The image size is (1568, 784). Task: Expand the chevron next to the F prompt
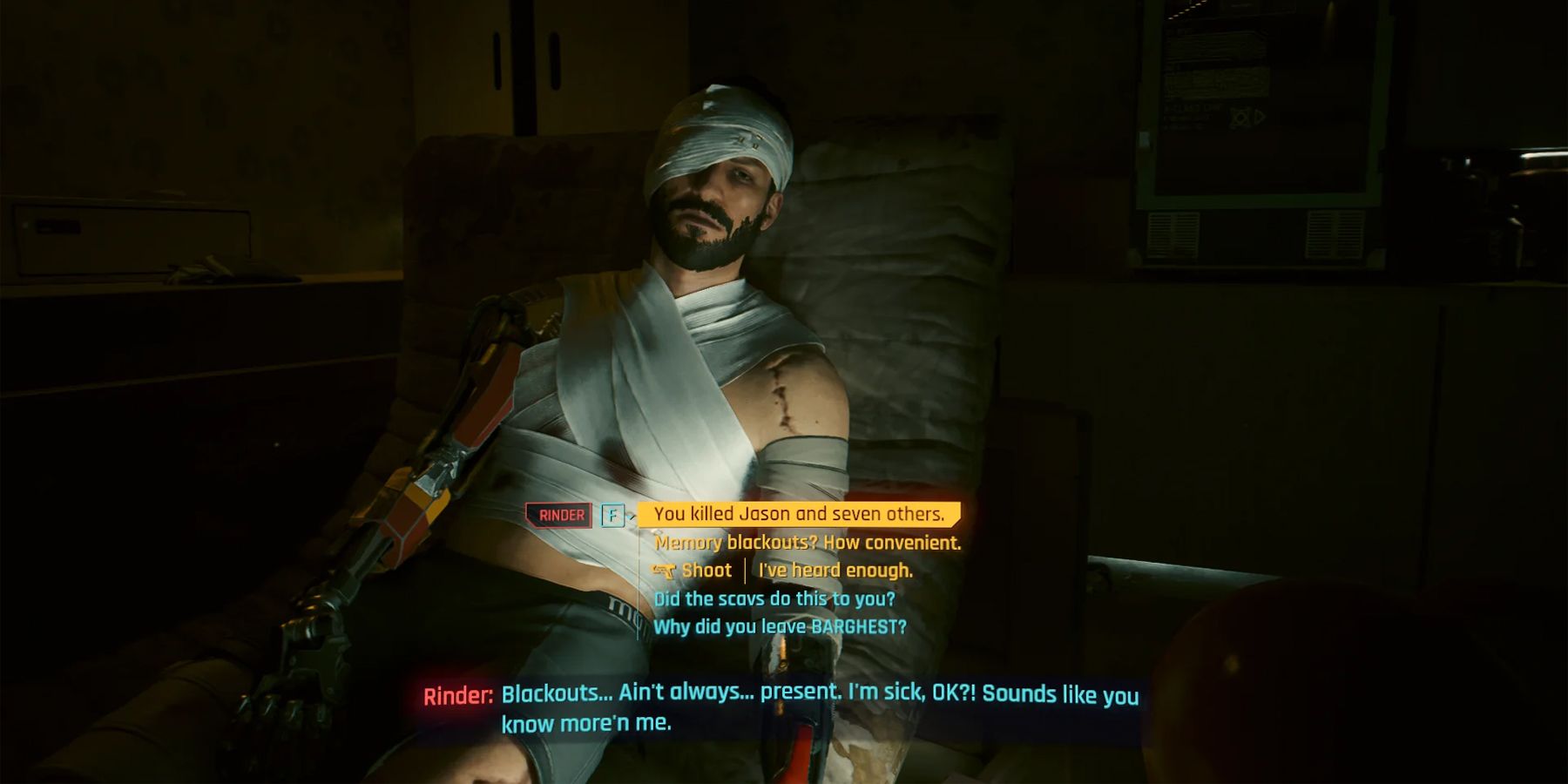[632, 517]
